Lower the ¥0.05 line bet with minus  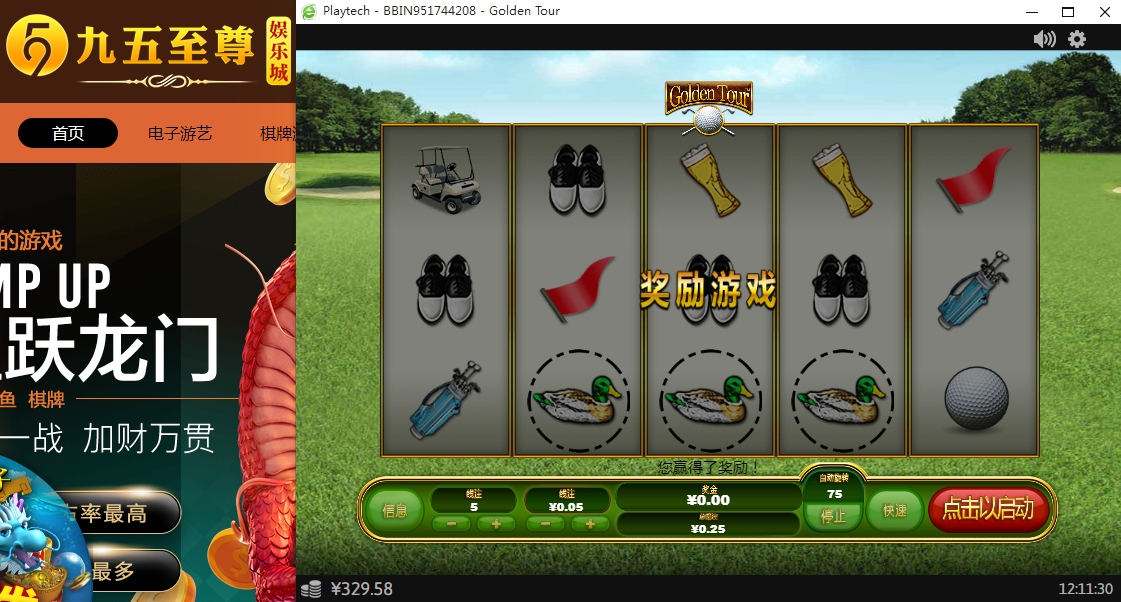tap(546, 524)
